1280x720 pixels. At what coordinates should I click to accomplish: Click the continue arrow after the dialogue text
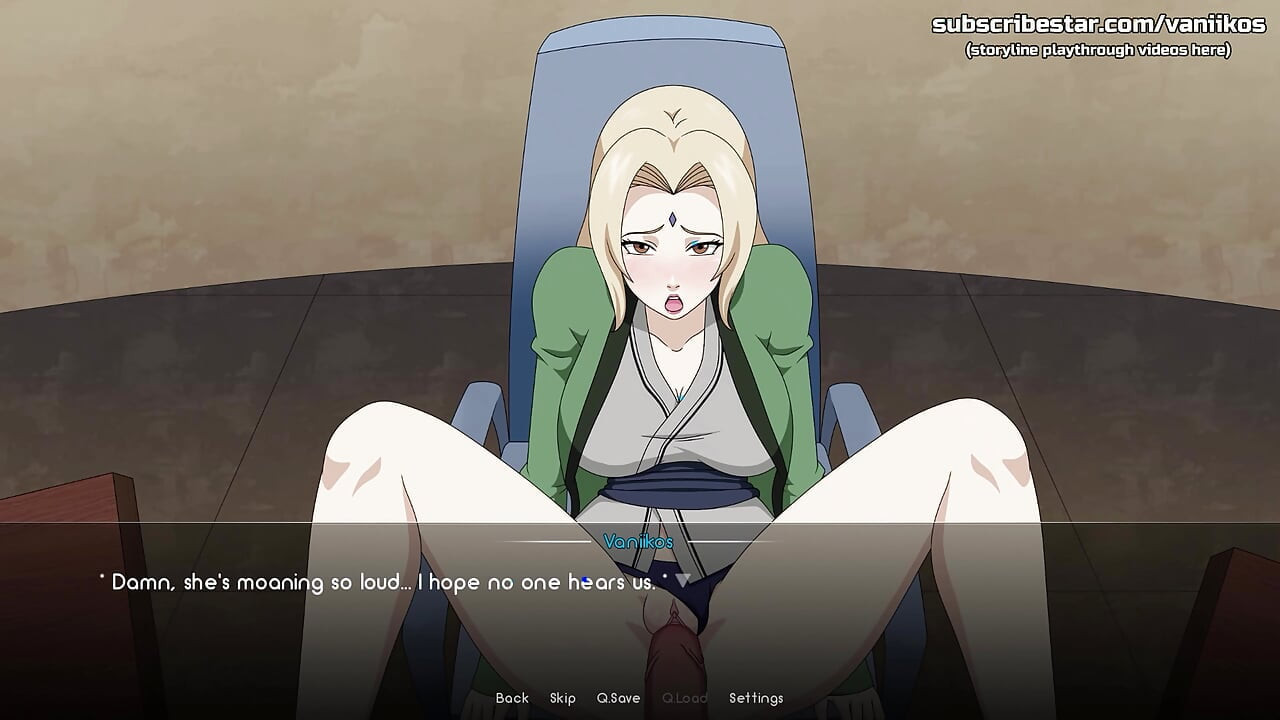[x=684, y=580]
